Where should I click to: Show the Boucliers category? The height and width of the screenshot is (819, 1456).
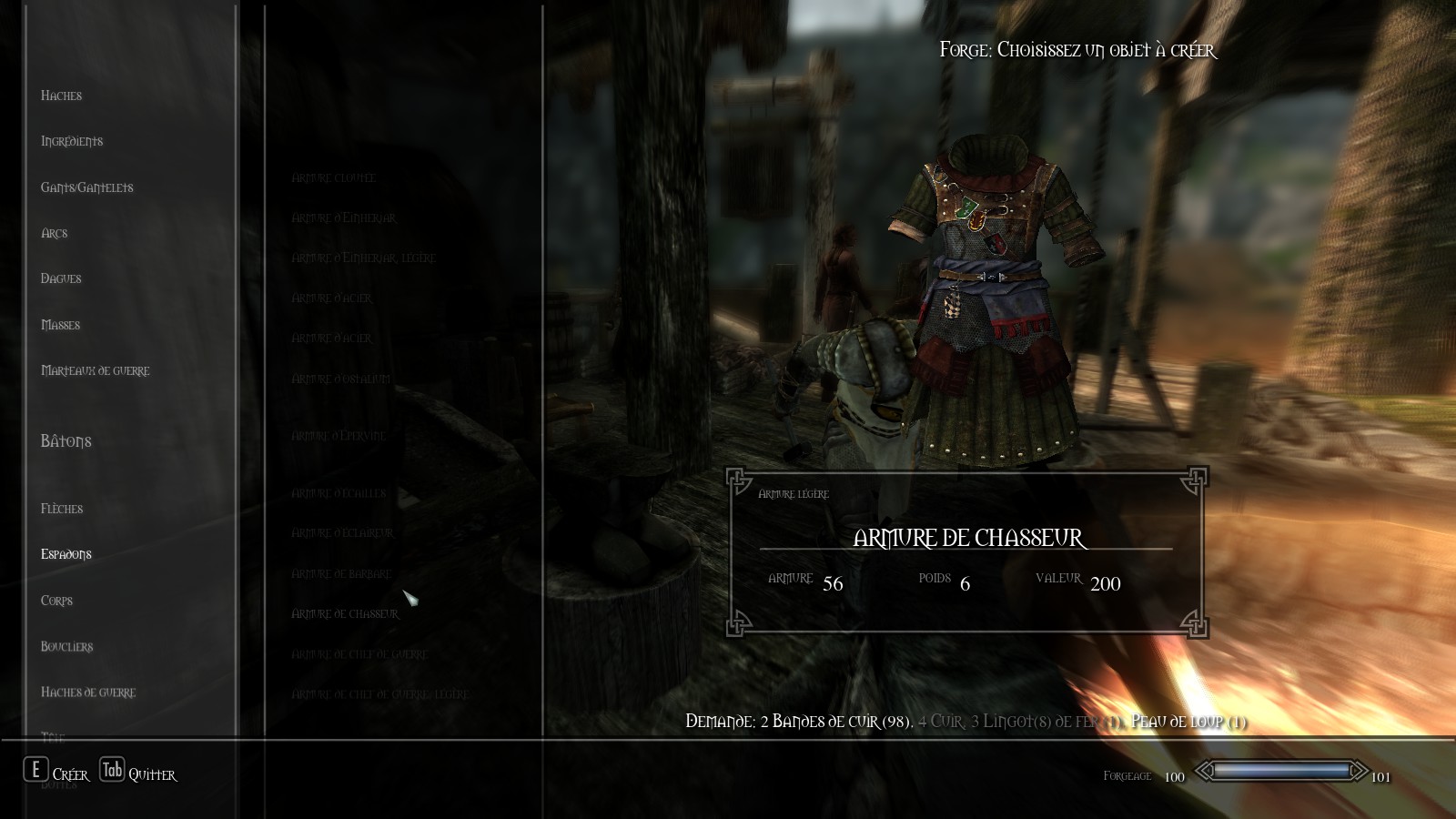point(67,646)
